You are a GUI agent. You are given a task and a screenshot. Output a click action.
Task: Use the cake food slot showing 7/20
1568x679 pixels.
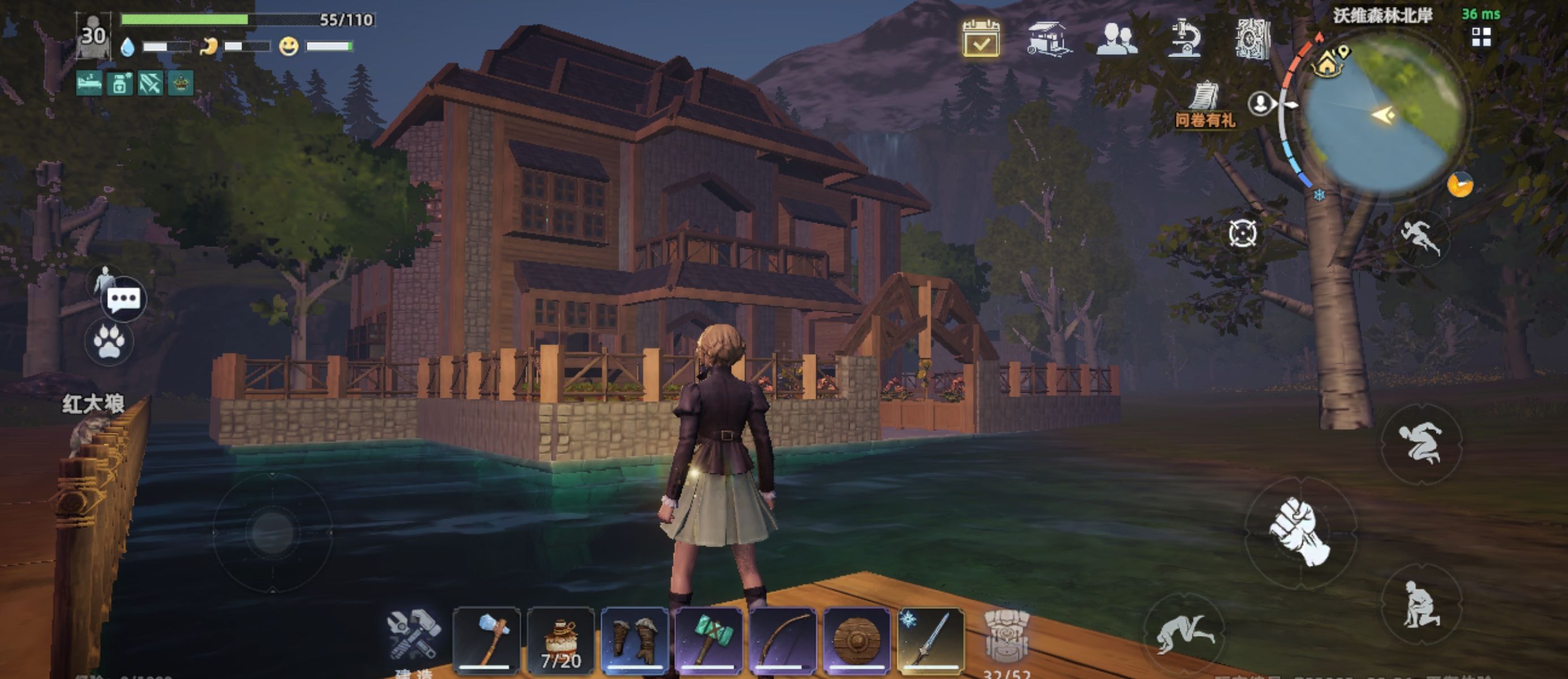(x=561, y=640)
